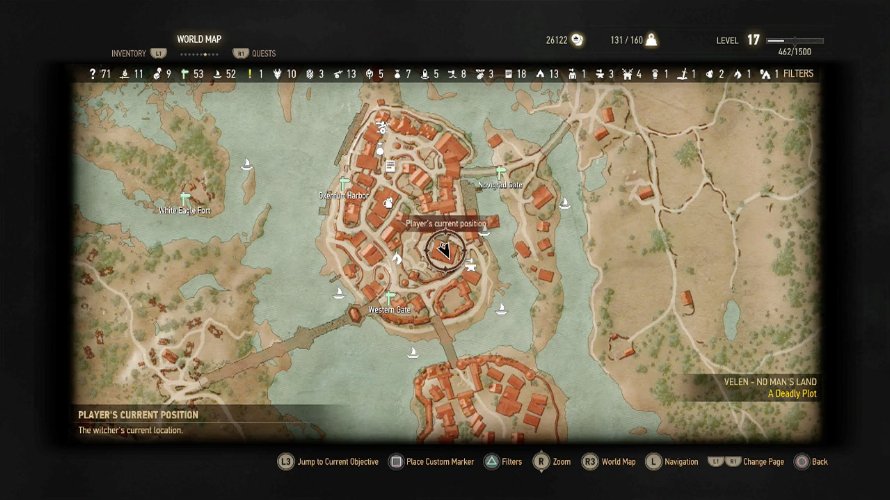Click Jump to Current Objective
The height and width of the screenshot is (500, 890).
point(337,462)
